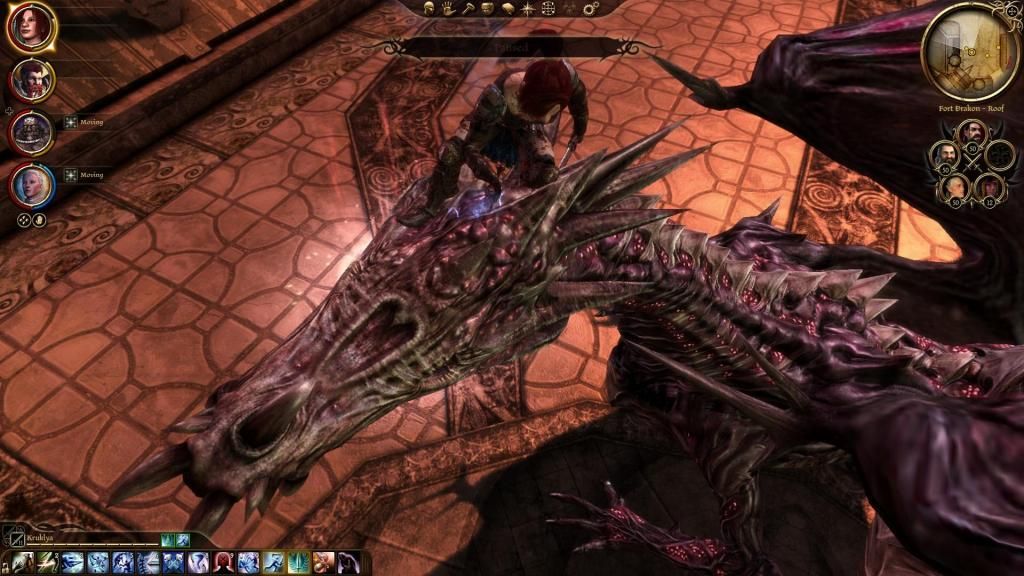Use the red head-silhouette ability icon
The width and height of the screenshot is (1024, 576).
pyautogui.click(x=224, y=562)
